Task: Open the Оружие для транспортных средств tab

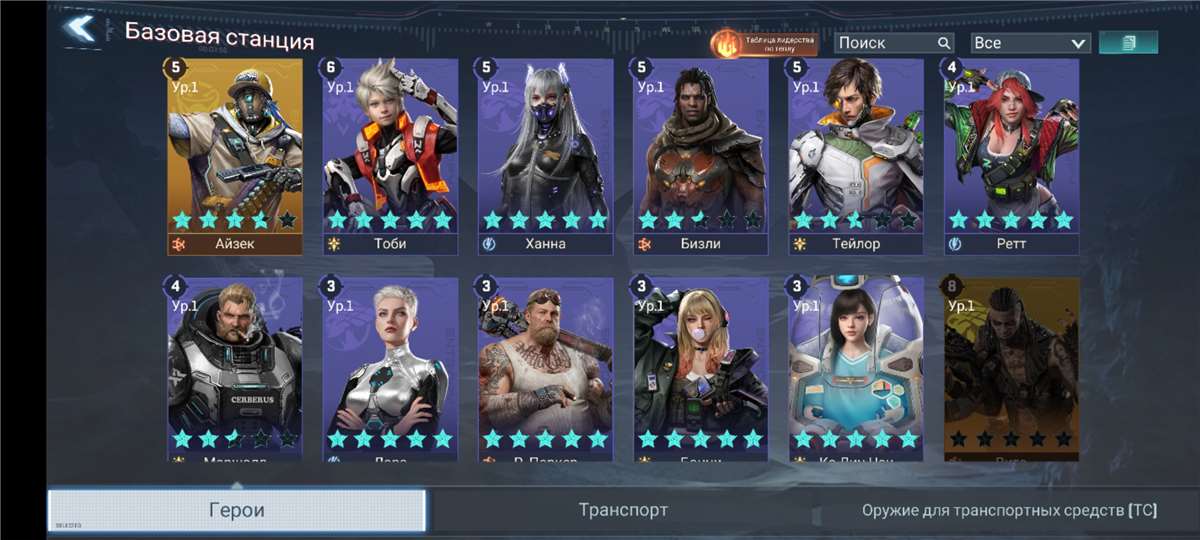Action: 1008,510
